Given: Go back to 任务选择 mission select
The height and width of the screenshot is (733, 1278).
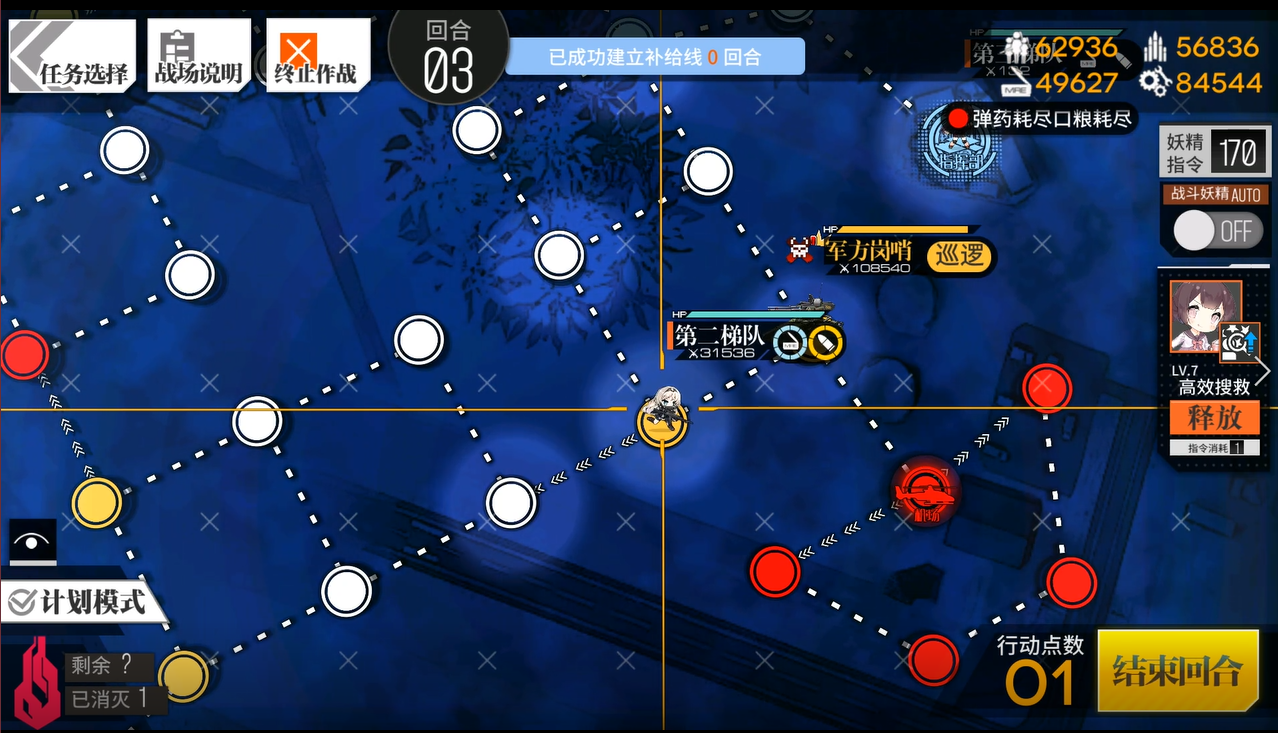Looking at the screenshot, I should coord(70,55).
